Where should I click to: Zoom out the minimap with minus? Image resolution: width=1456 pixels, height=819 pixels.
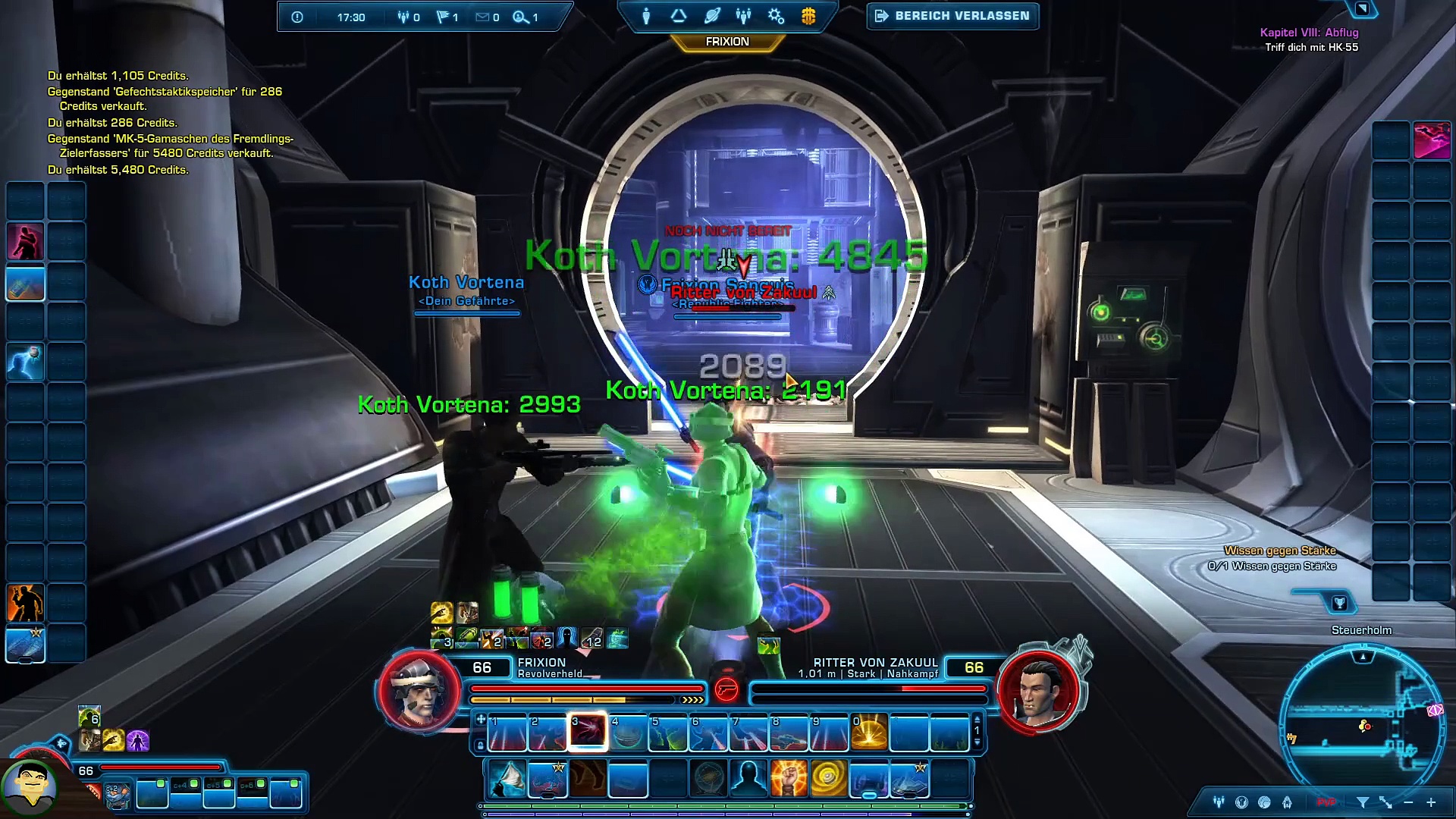point(1408,802)
